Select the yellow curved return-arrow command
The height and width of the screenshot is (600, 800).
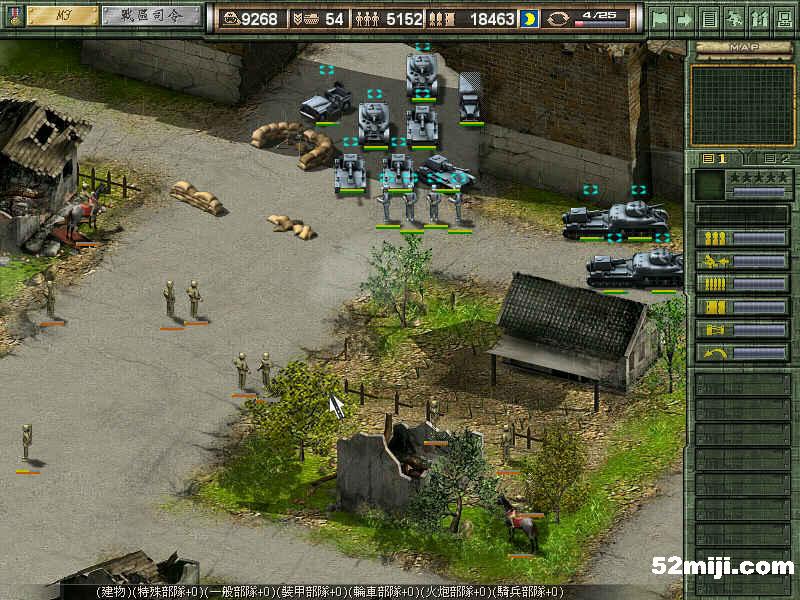pyautogui.click(x=742, y=353)
